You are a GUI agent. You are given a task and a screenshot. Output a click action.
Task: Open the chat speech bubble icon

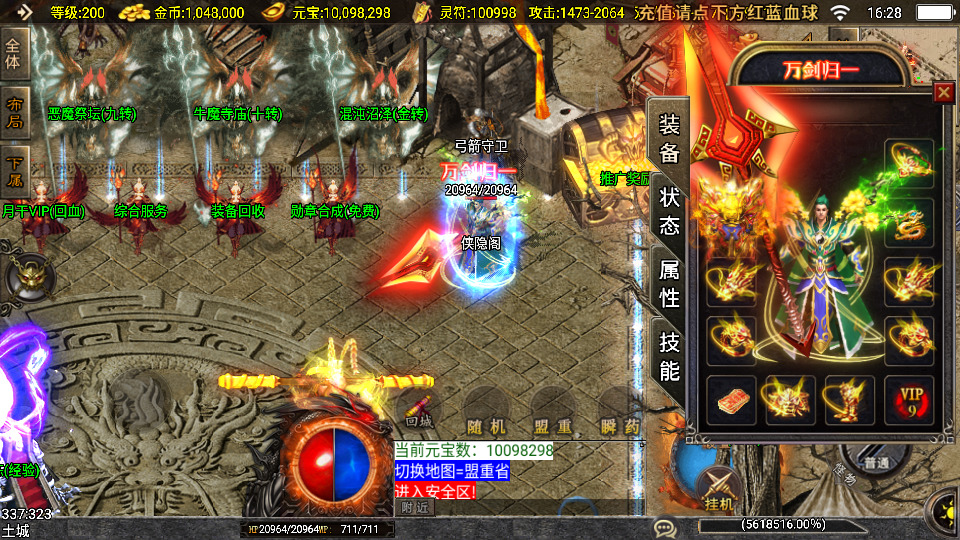coord(663,527)
